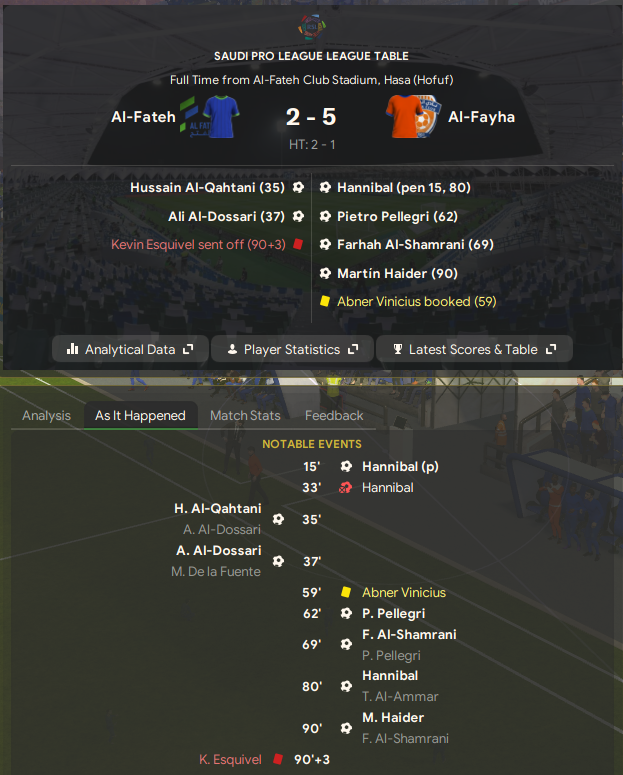Click the Al-Fateh team name
The height and width of the screenshot is (775, 623).
143,117
